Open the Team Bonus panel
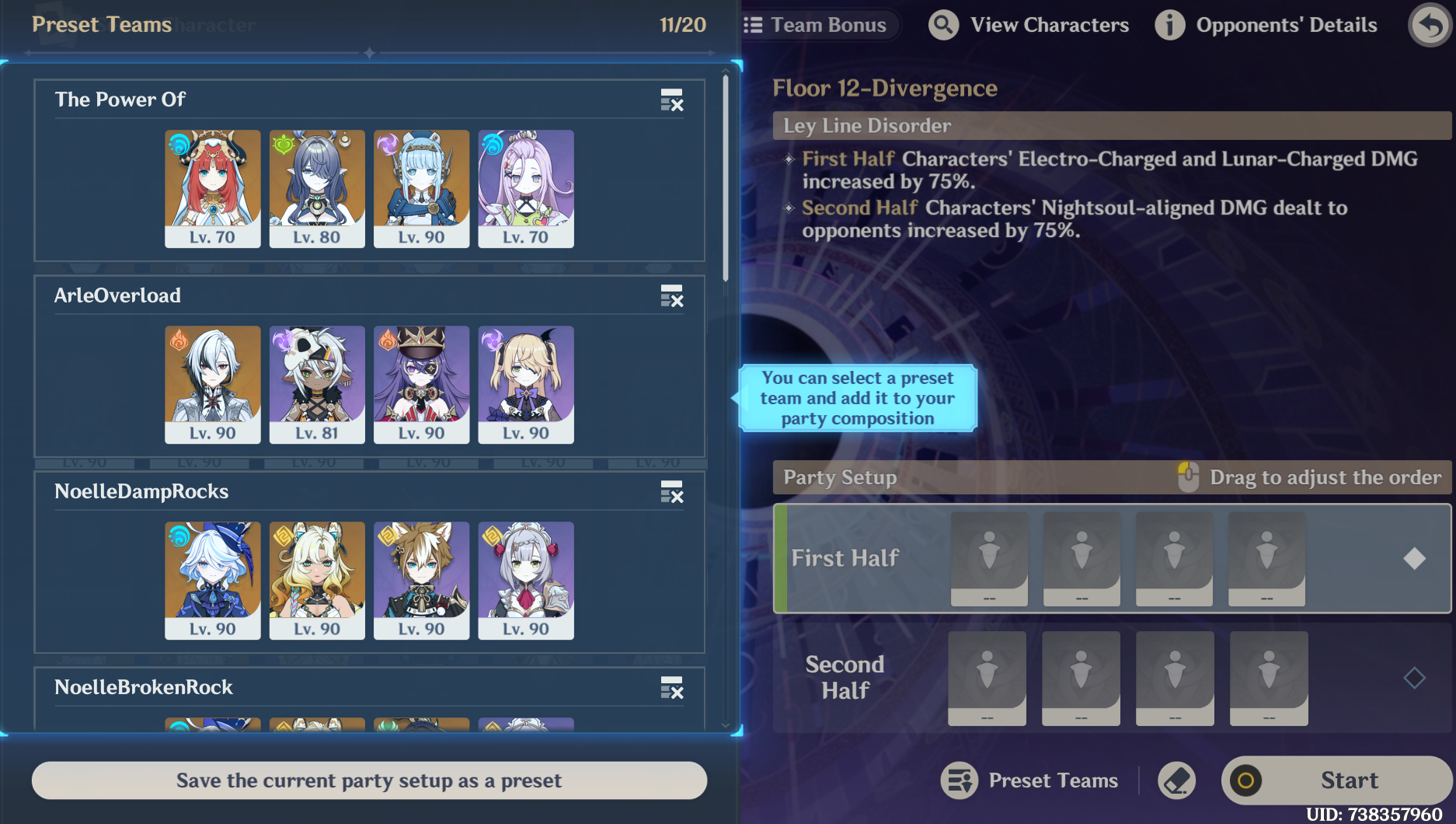The height and width of the screenshot is (824, 1456). [816, 25]
